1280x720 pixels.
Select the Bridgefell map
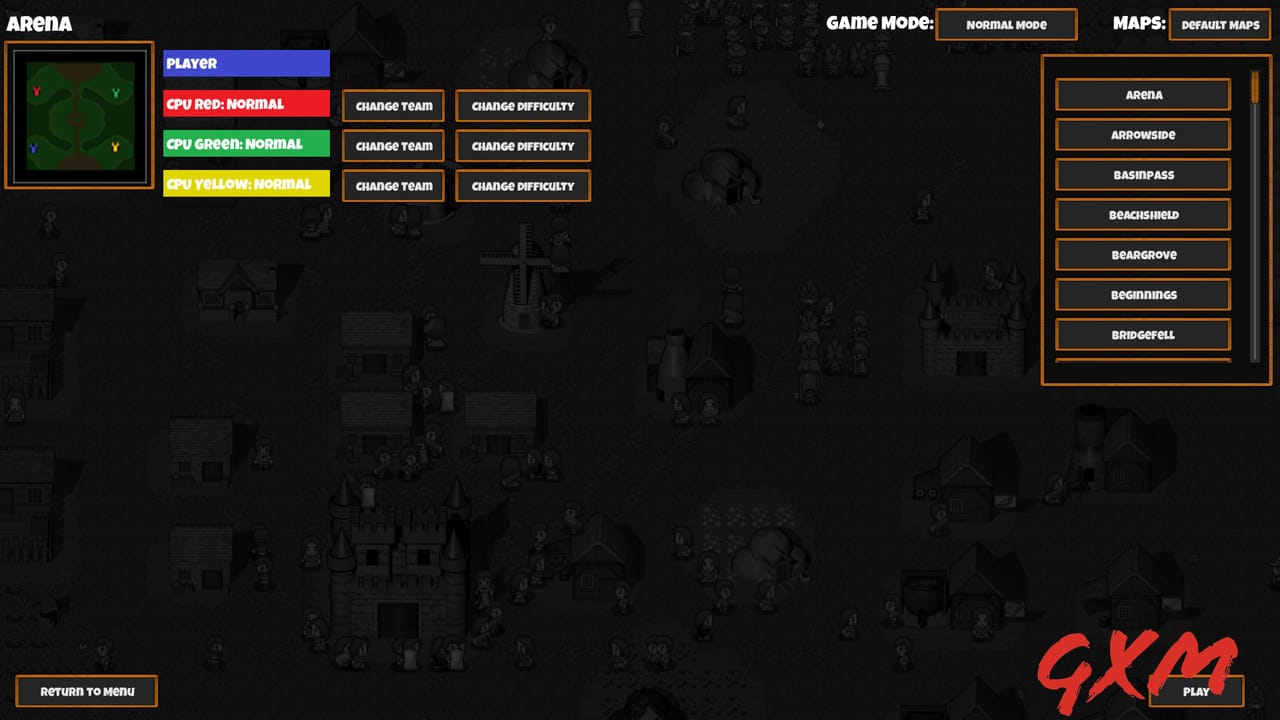click(1142, 334)
